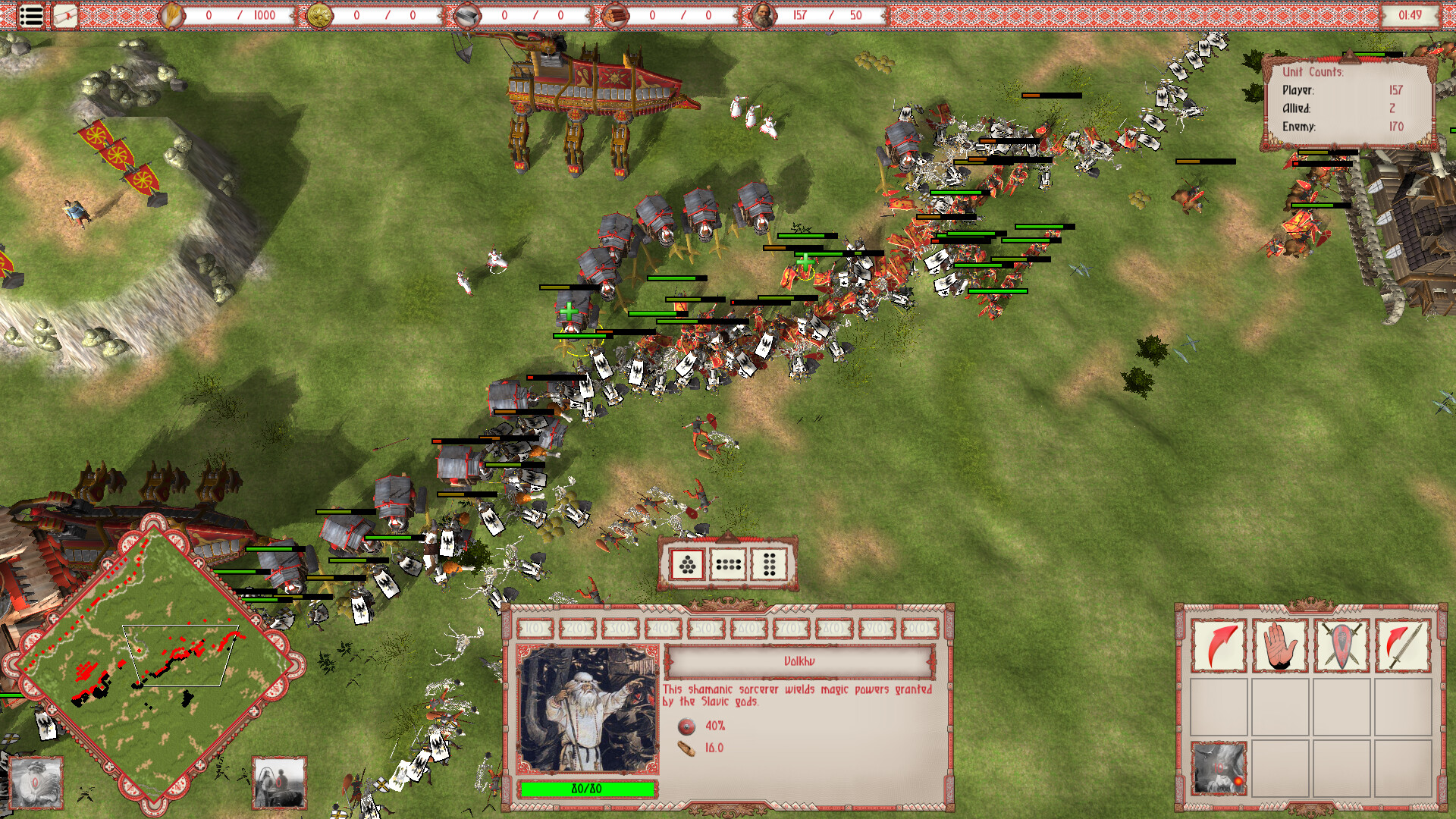Click control group button 0(0)
1456x819 pixels.
(920, 628)
